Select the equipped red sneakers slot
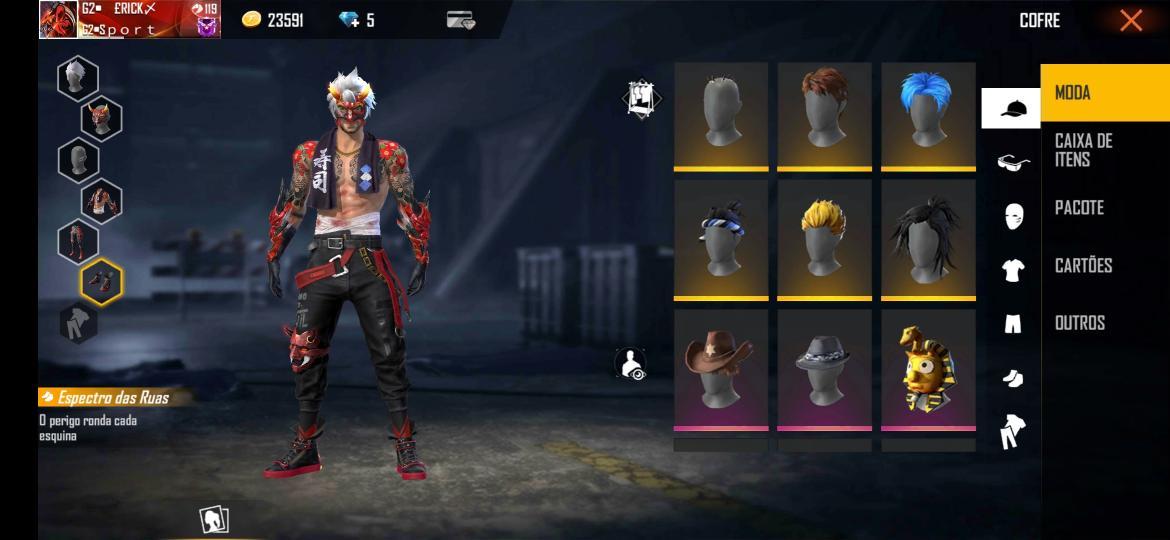 coord(101,282)
